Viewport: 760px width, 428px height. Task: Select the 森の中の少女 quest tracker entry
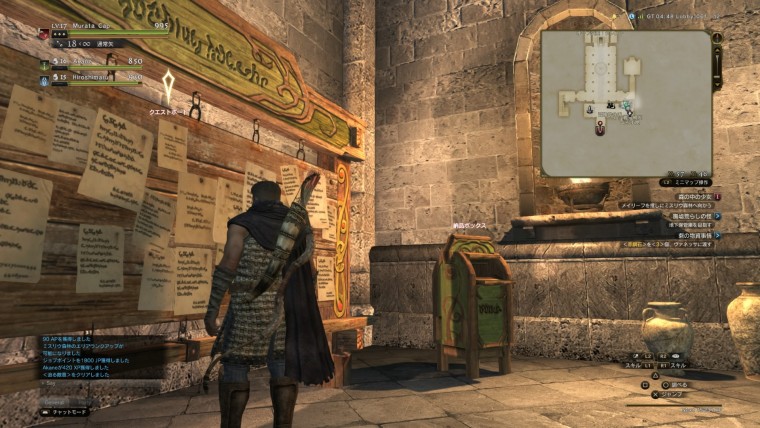coord(692,195)
